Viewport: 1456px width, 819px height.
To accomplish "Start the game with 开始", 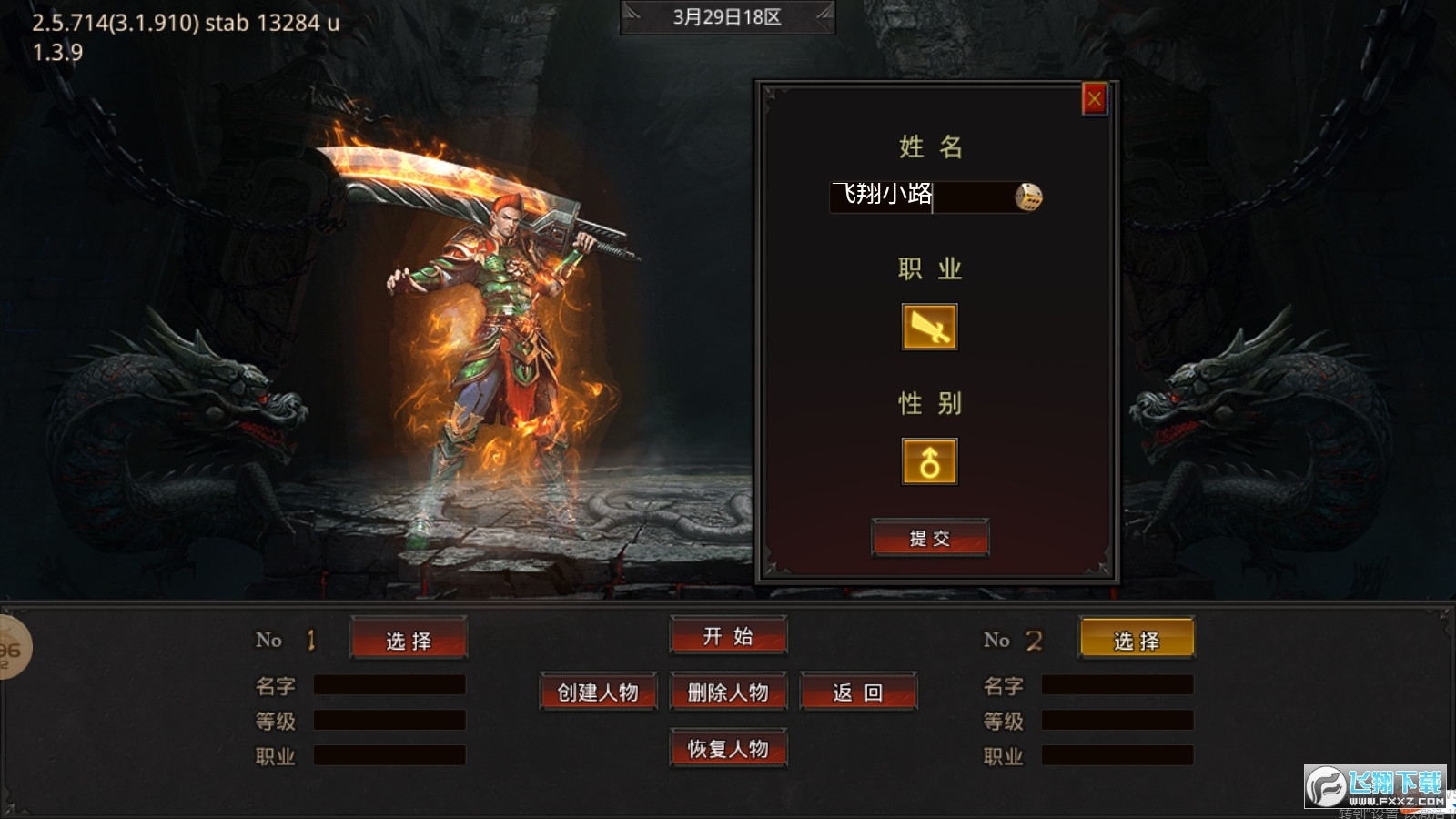I will (x=728, y=636).
